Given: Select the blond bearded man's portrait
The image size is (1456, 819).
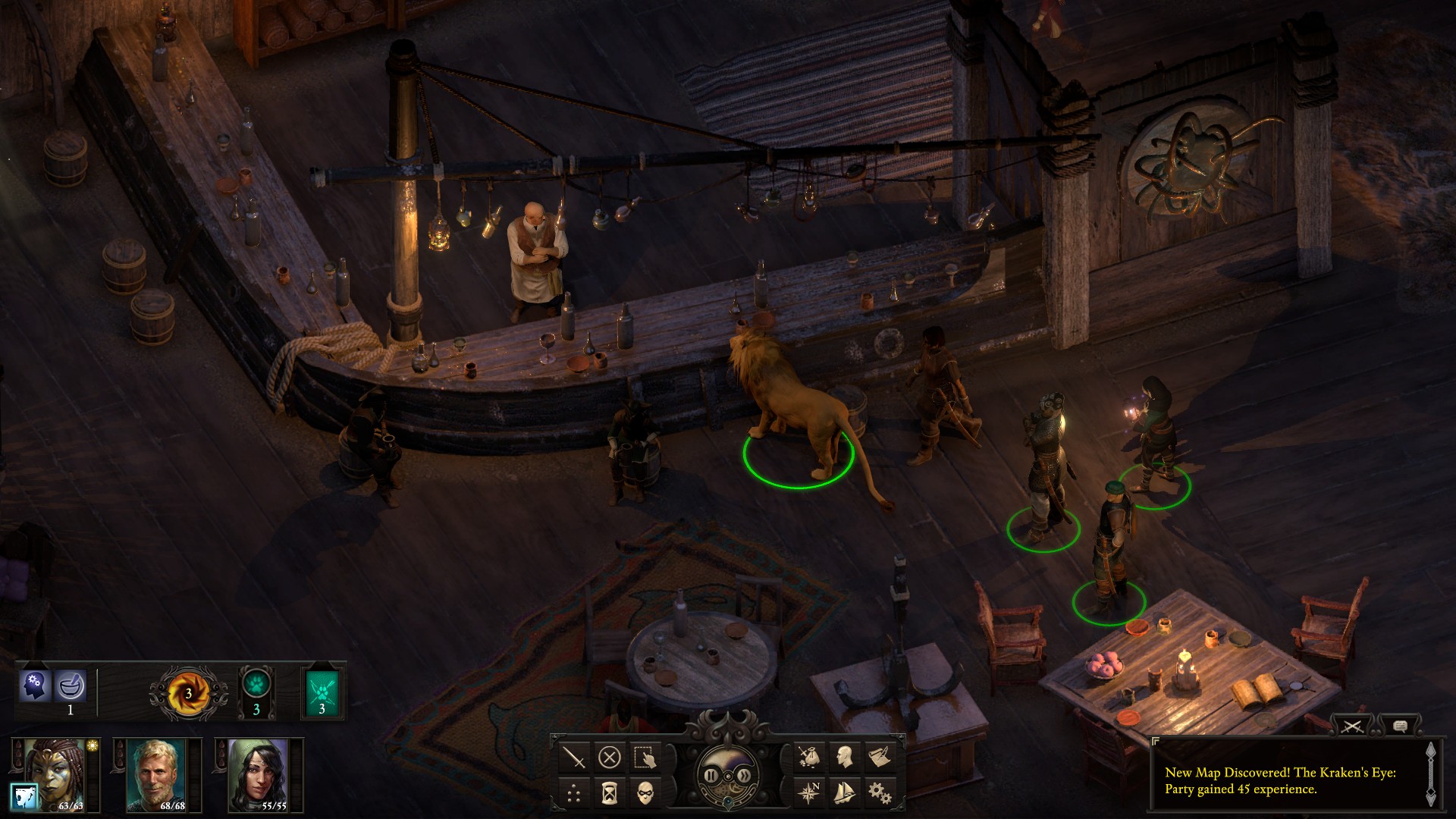Looking at the screenshot, I should pyautogui.click(x=156, y=773).
